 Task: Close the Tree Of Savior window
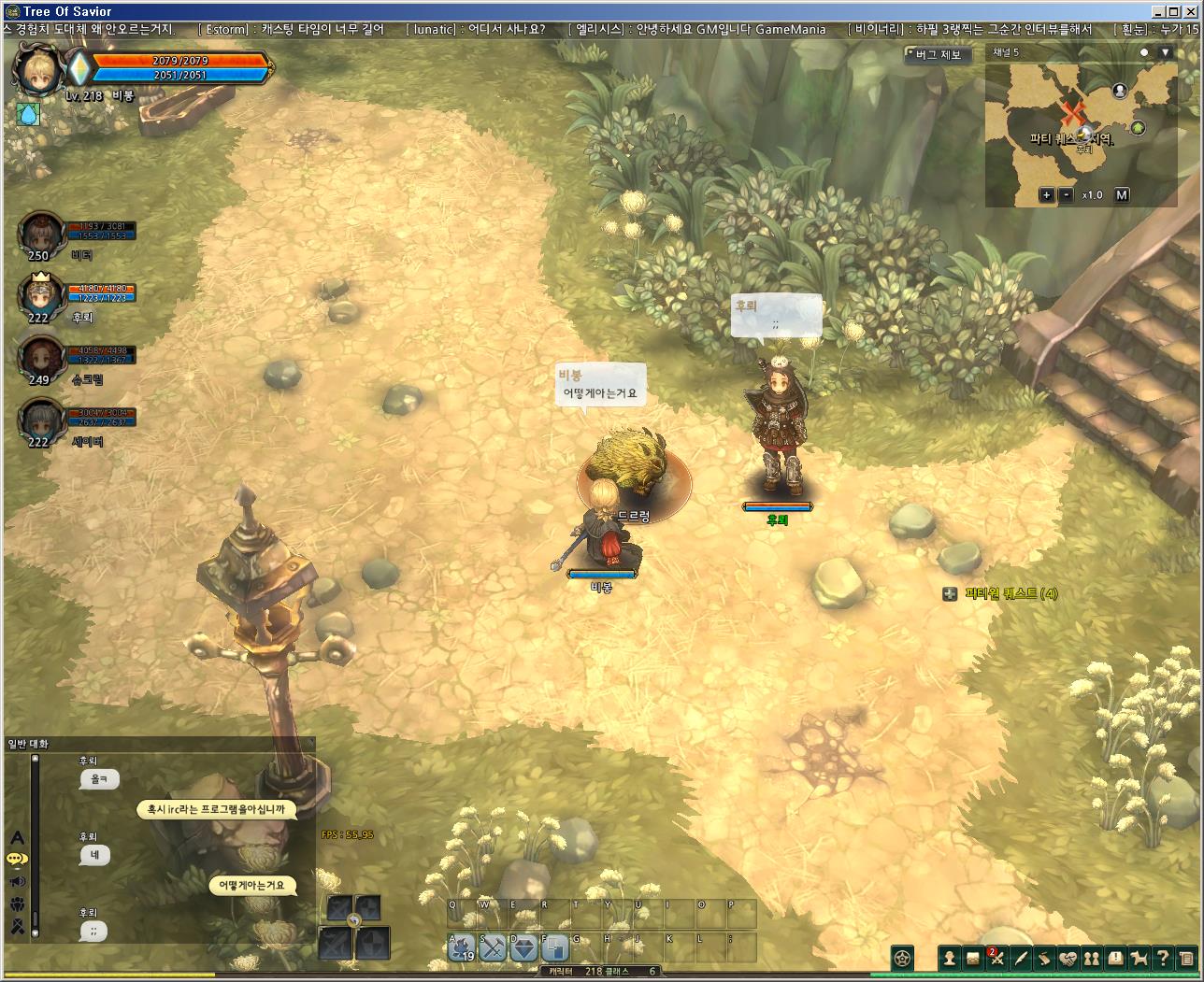coord(1190,11)
